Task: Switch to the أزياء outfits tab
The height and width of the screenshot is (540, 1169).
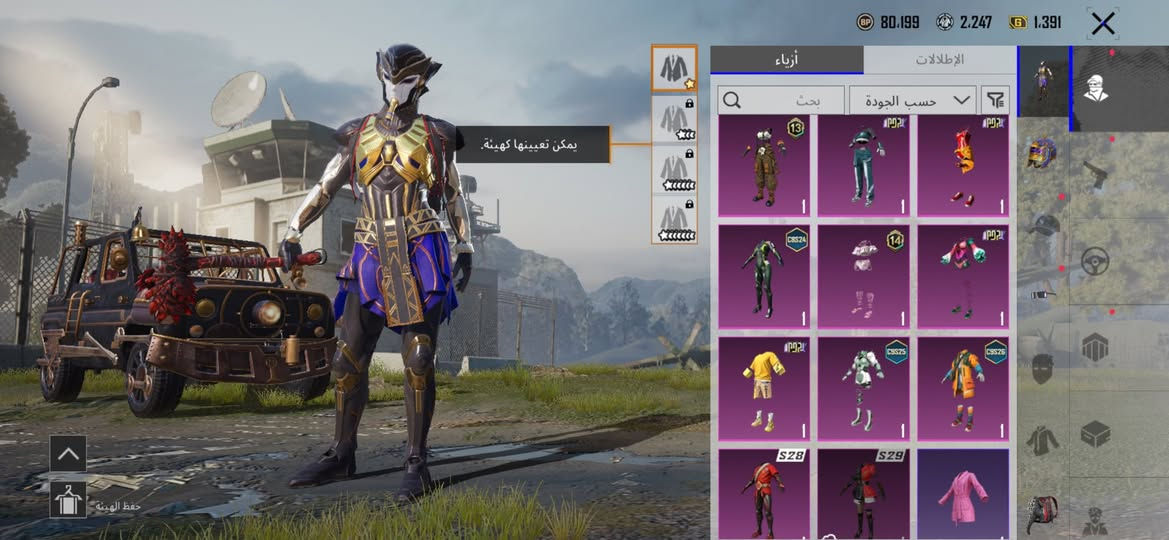Action: [787, 59]
